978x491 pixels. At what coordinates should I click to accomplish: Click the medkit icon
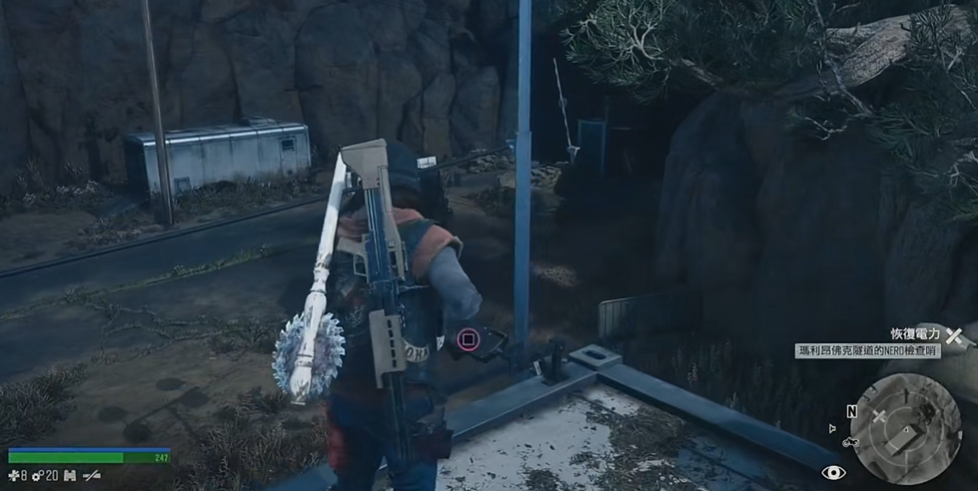13,476
